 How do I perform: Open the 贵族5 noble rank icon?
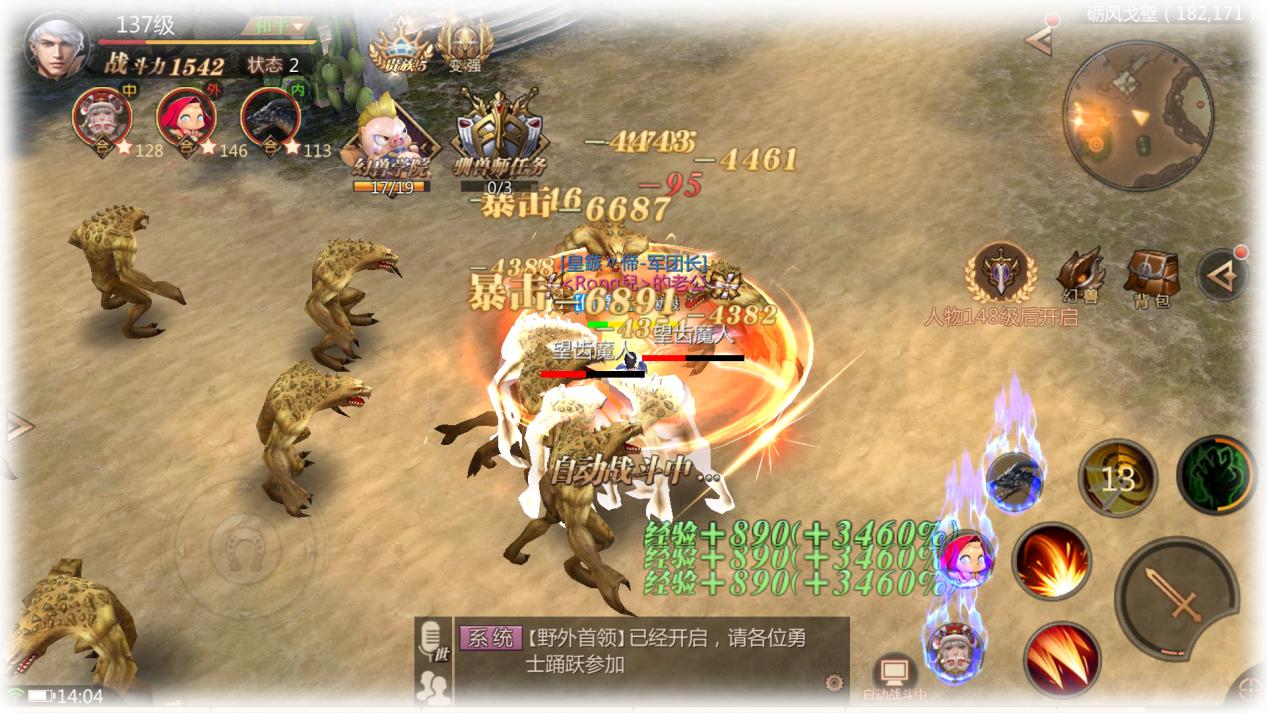[x=400, y=47]
